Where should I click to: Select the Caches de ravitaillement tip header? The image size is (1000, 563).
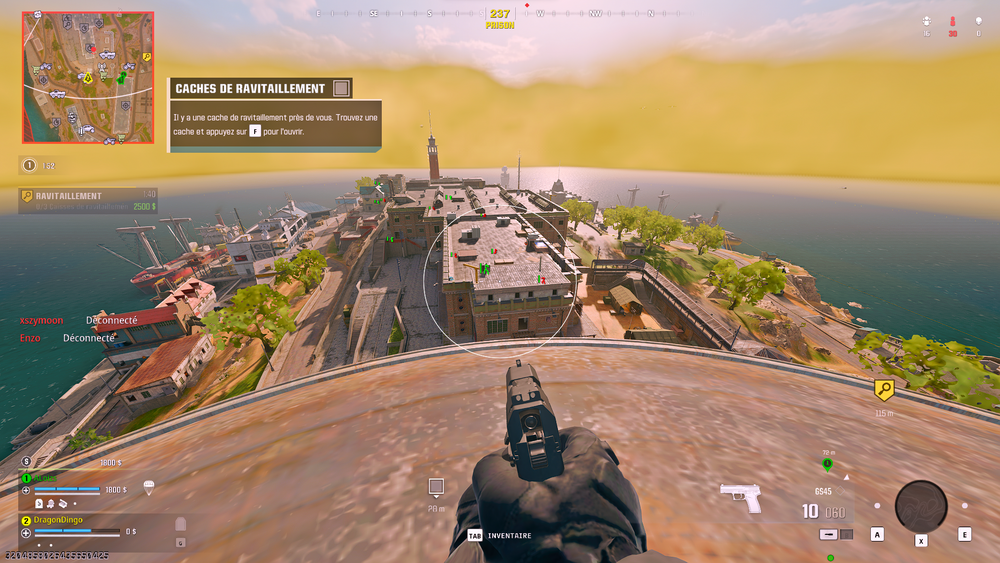[x=250, y=89]
